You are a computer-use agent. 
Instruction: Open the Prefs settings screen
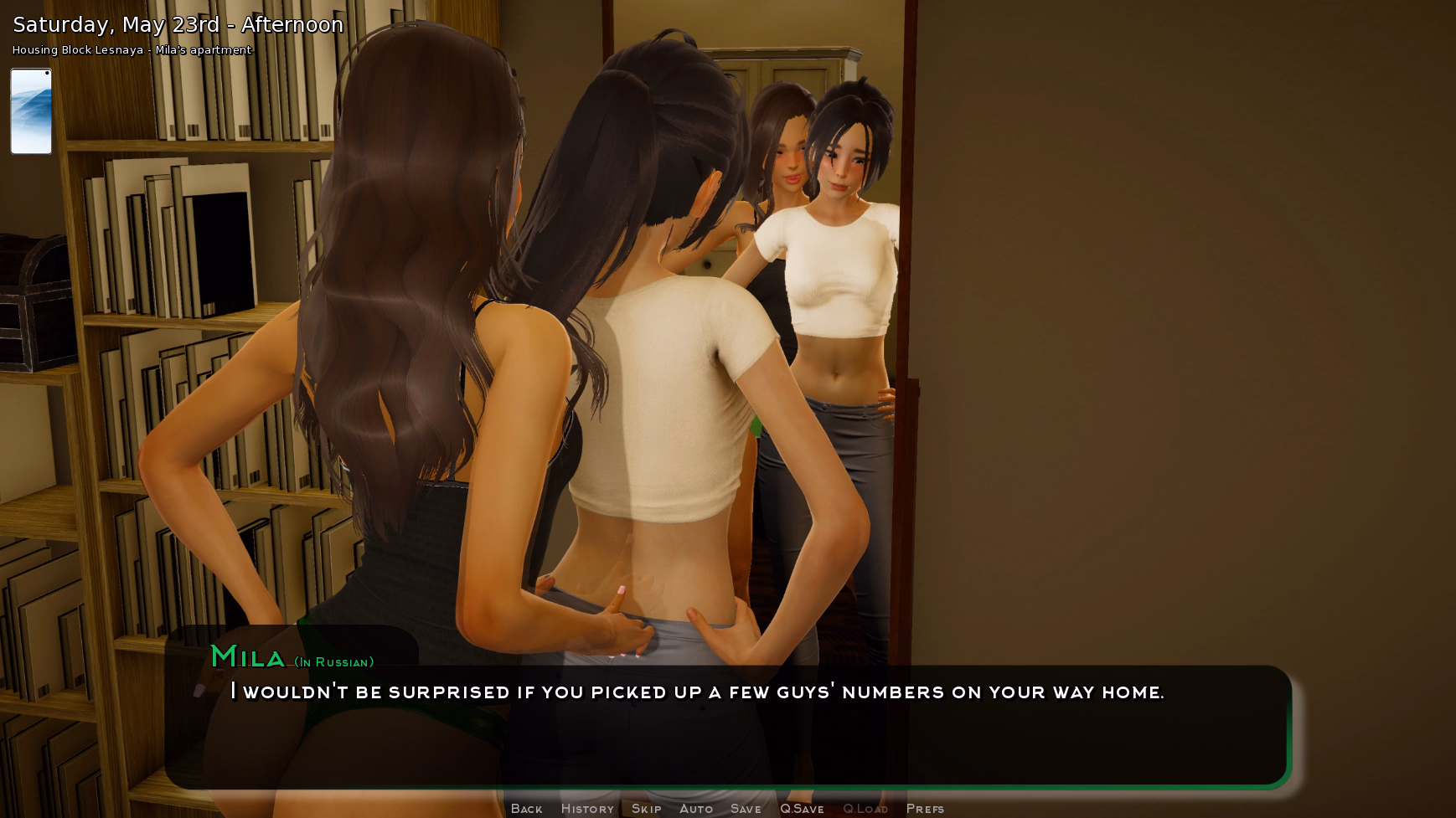(925, 808)
